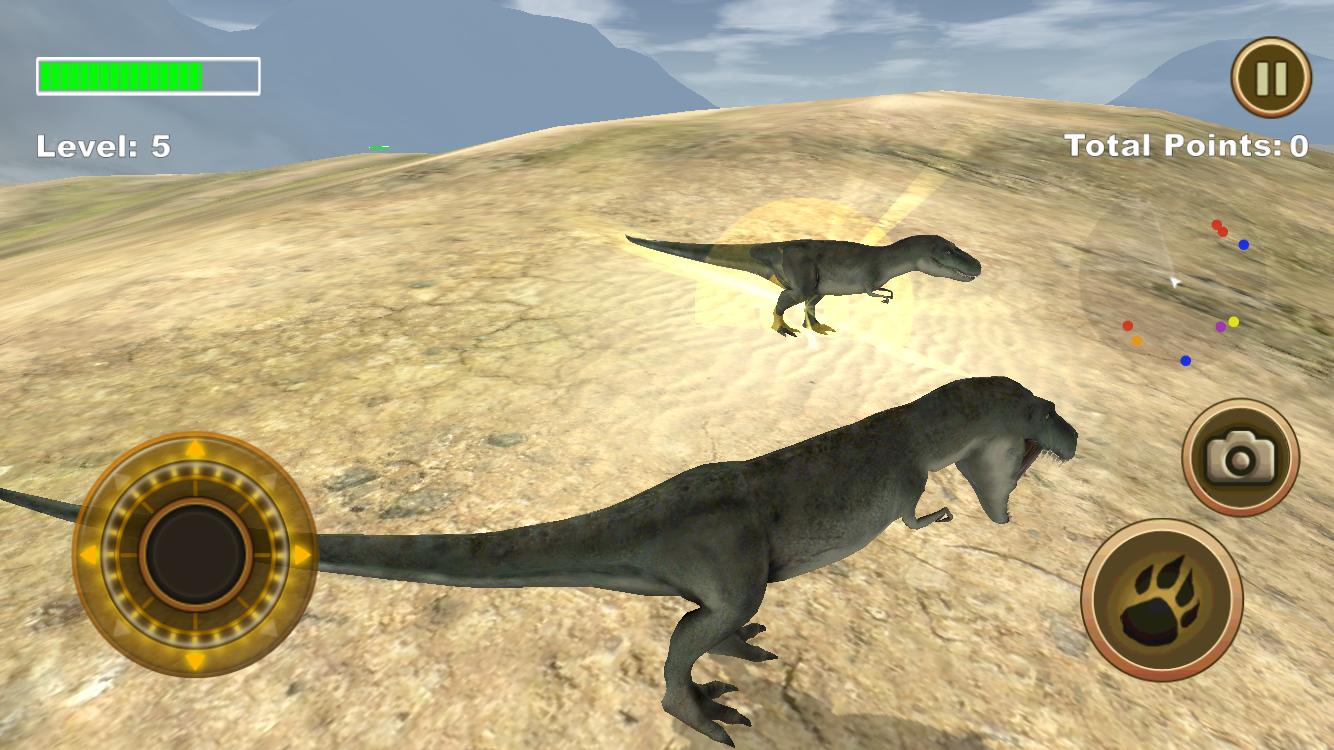The image size is (1334, 750).
Task: Tap the upper-left diagonal joystick arrow
Action: 121,479
